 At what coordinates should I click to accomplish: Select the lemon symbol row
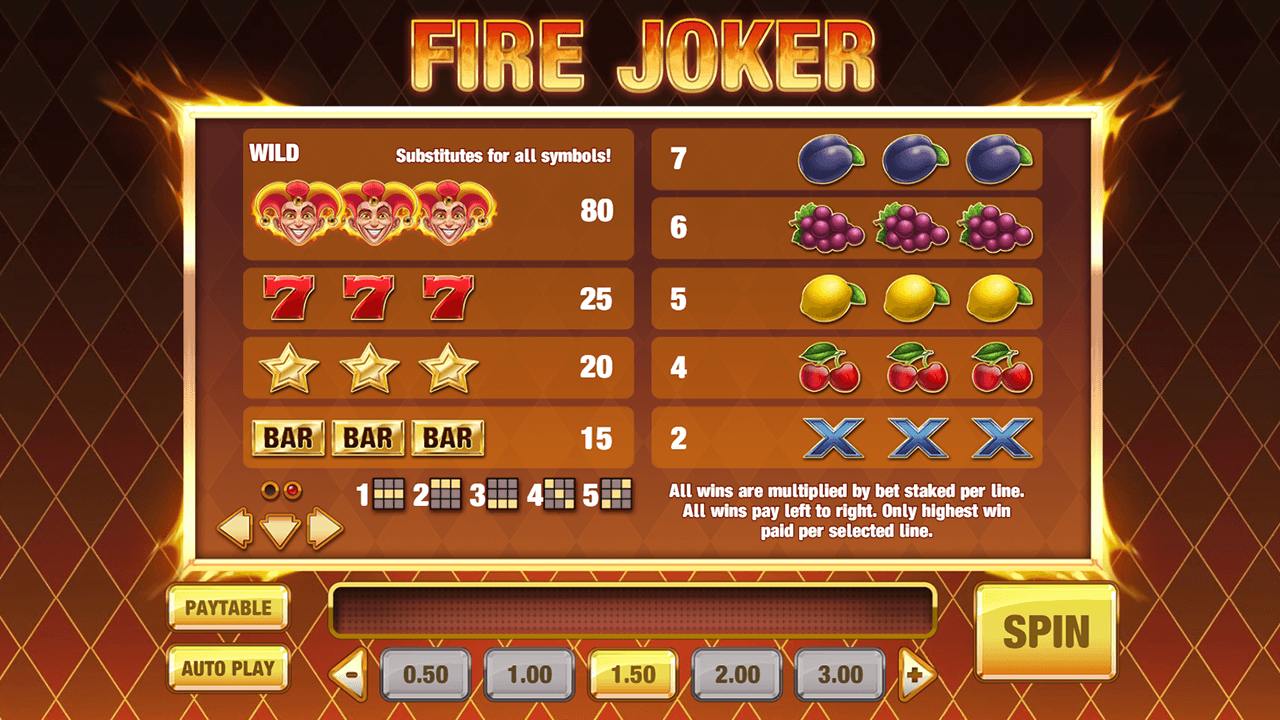coord(915,298)
